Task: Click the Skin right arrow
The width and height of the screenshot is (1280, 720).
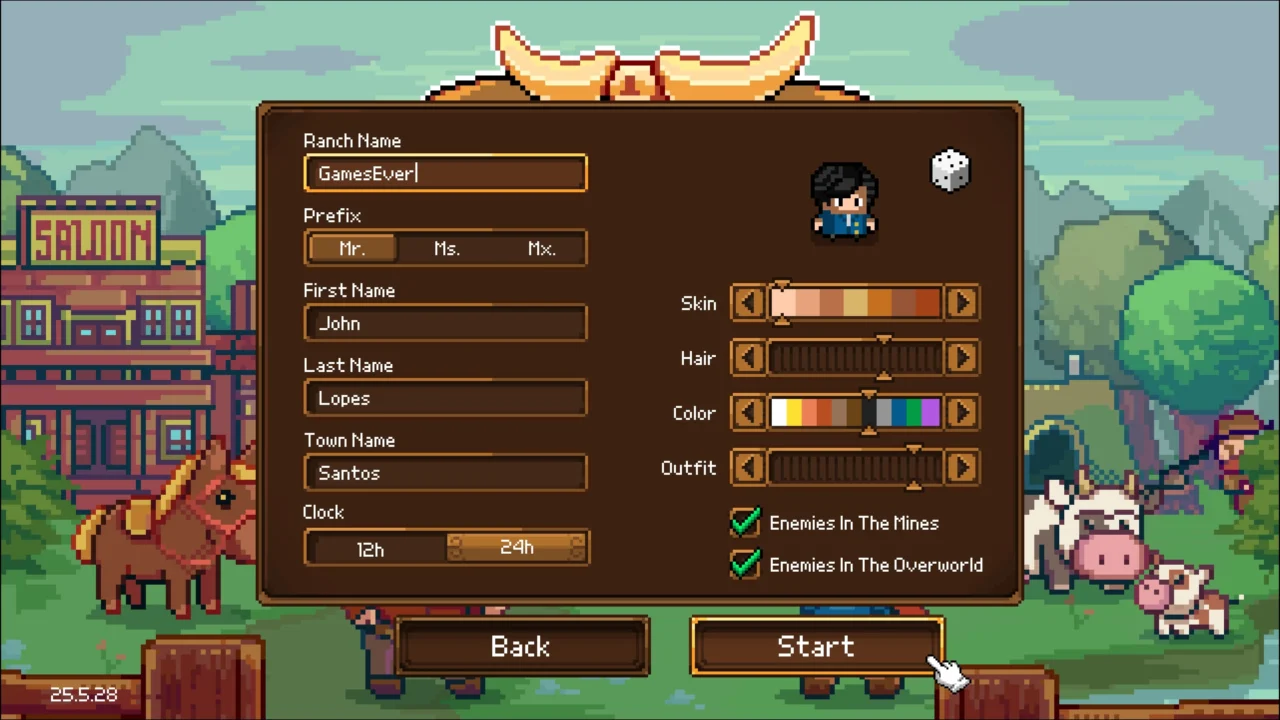Action: (961, 303)
